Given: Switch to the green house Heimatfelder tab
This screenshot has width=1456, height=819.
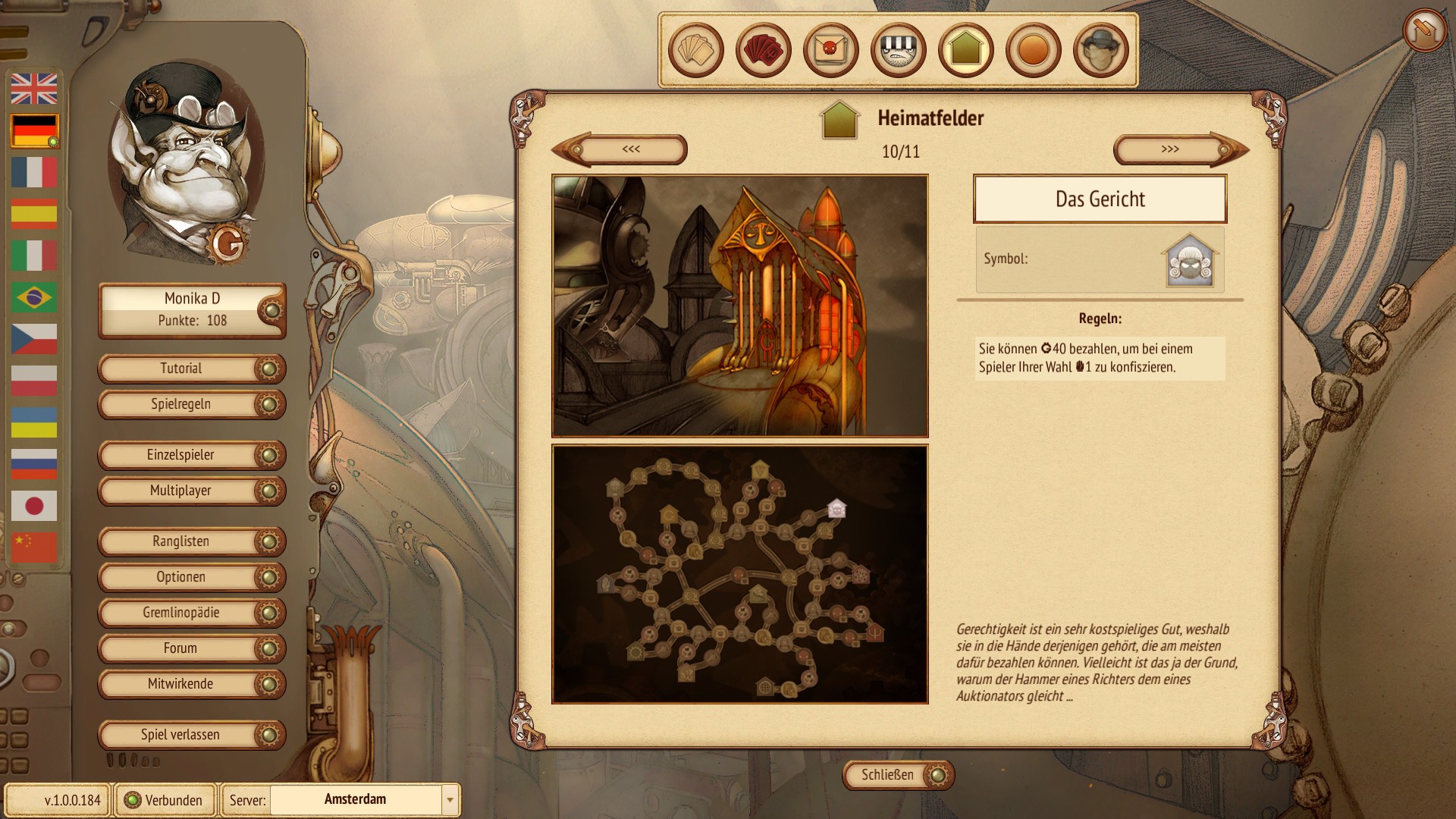Looking at the screenshot, I should (x=965, y=50).
